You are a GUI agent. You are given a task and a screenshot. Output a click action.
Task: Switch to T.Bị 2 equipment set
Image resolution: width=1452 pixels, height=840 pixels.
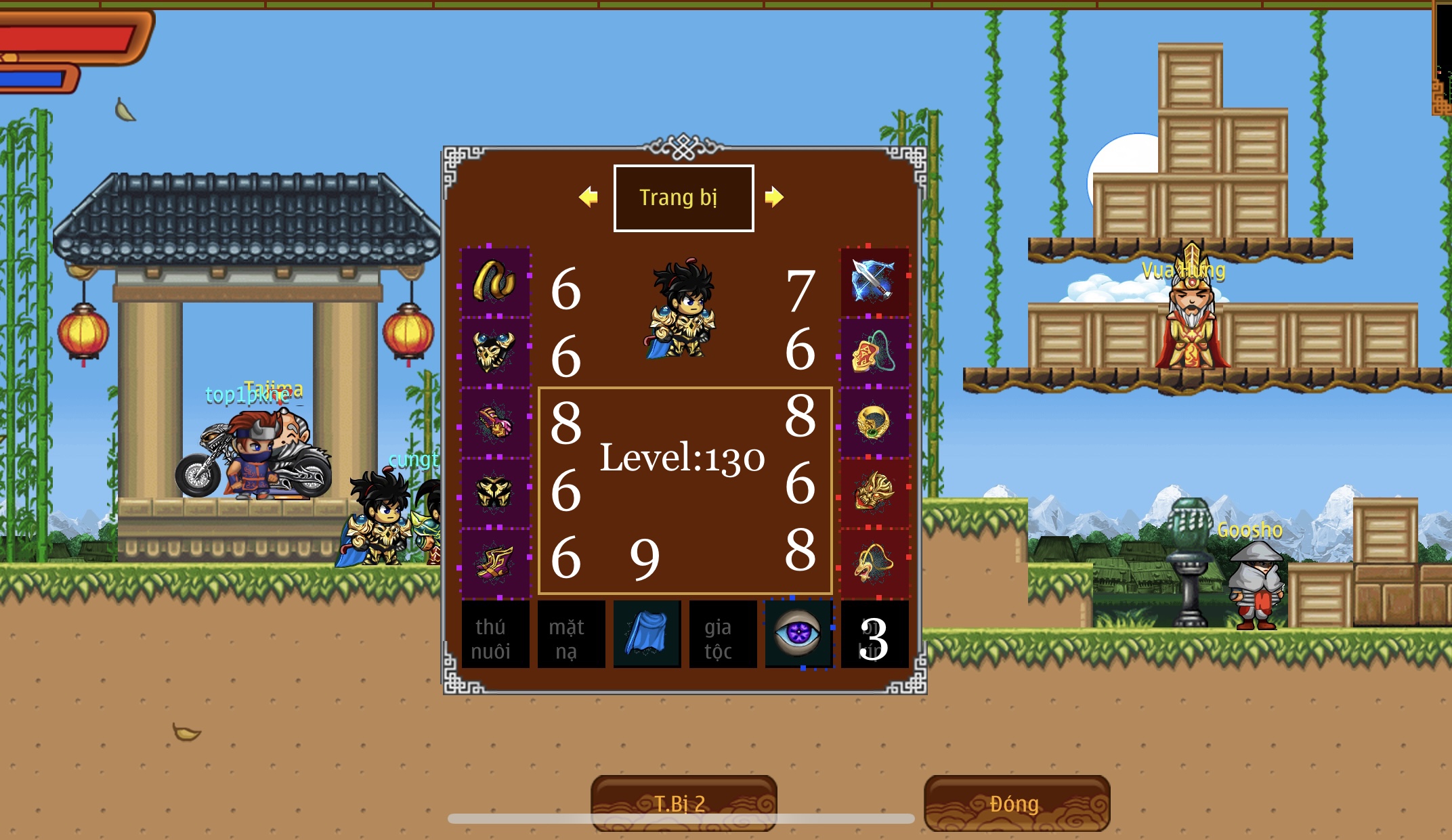[x=683, y=803]
